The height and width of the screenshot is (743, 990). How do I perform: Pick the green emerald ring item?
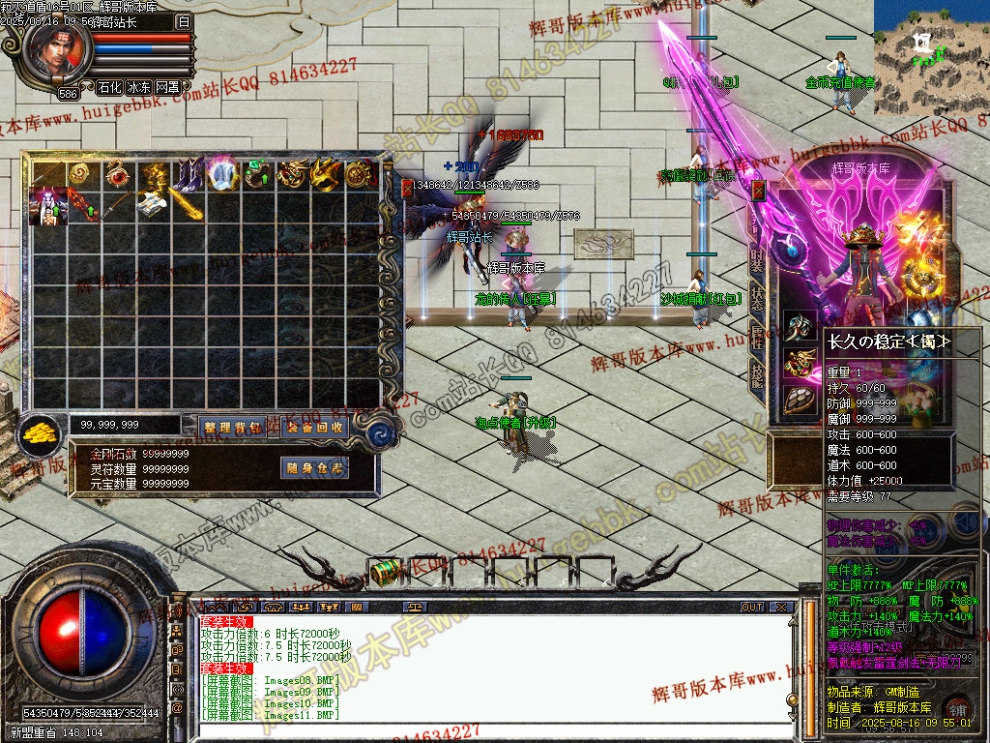256,174
